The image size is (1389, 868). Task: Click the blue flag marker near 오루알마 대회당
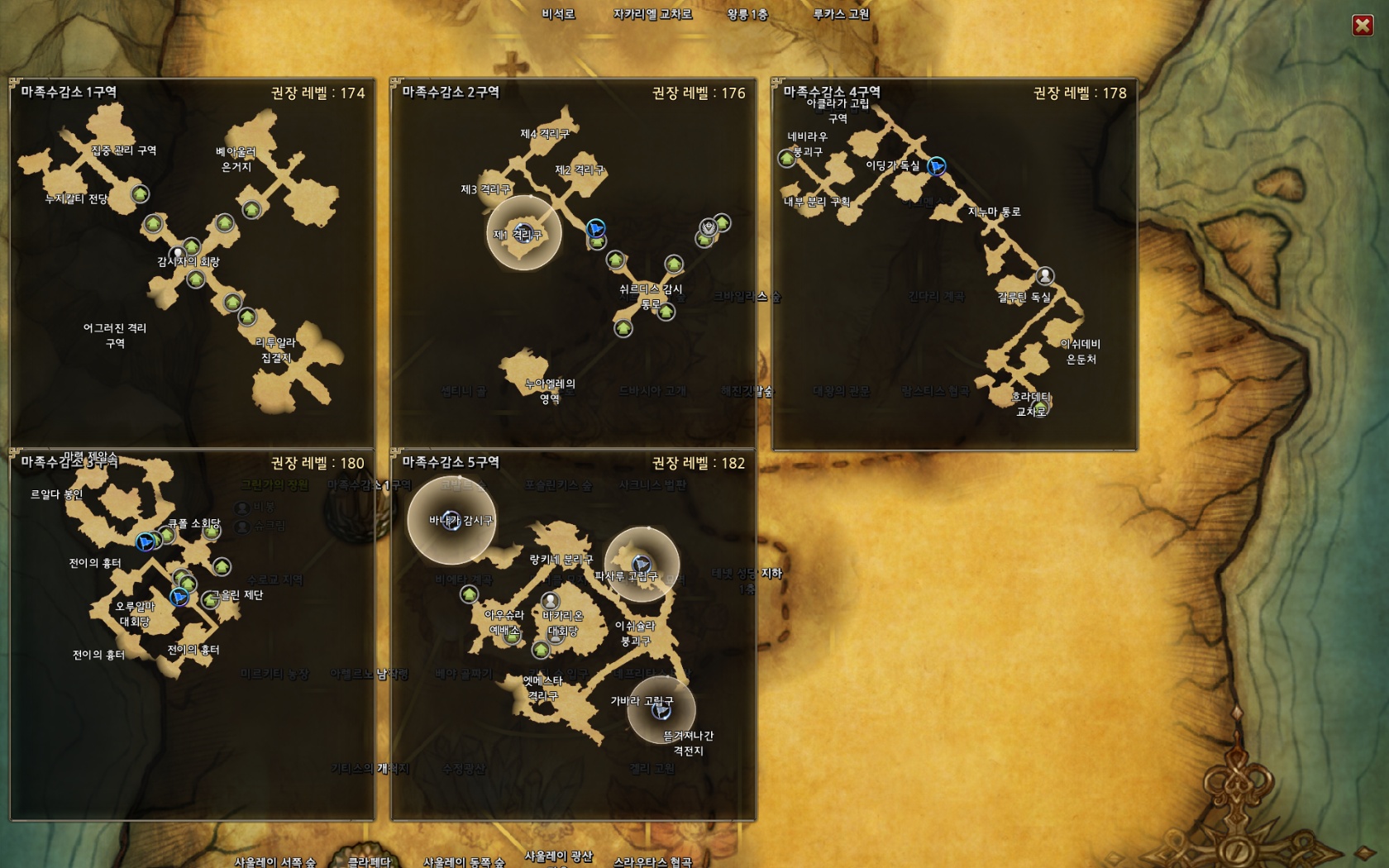coord(179,596)
